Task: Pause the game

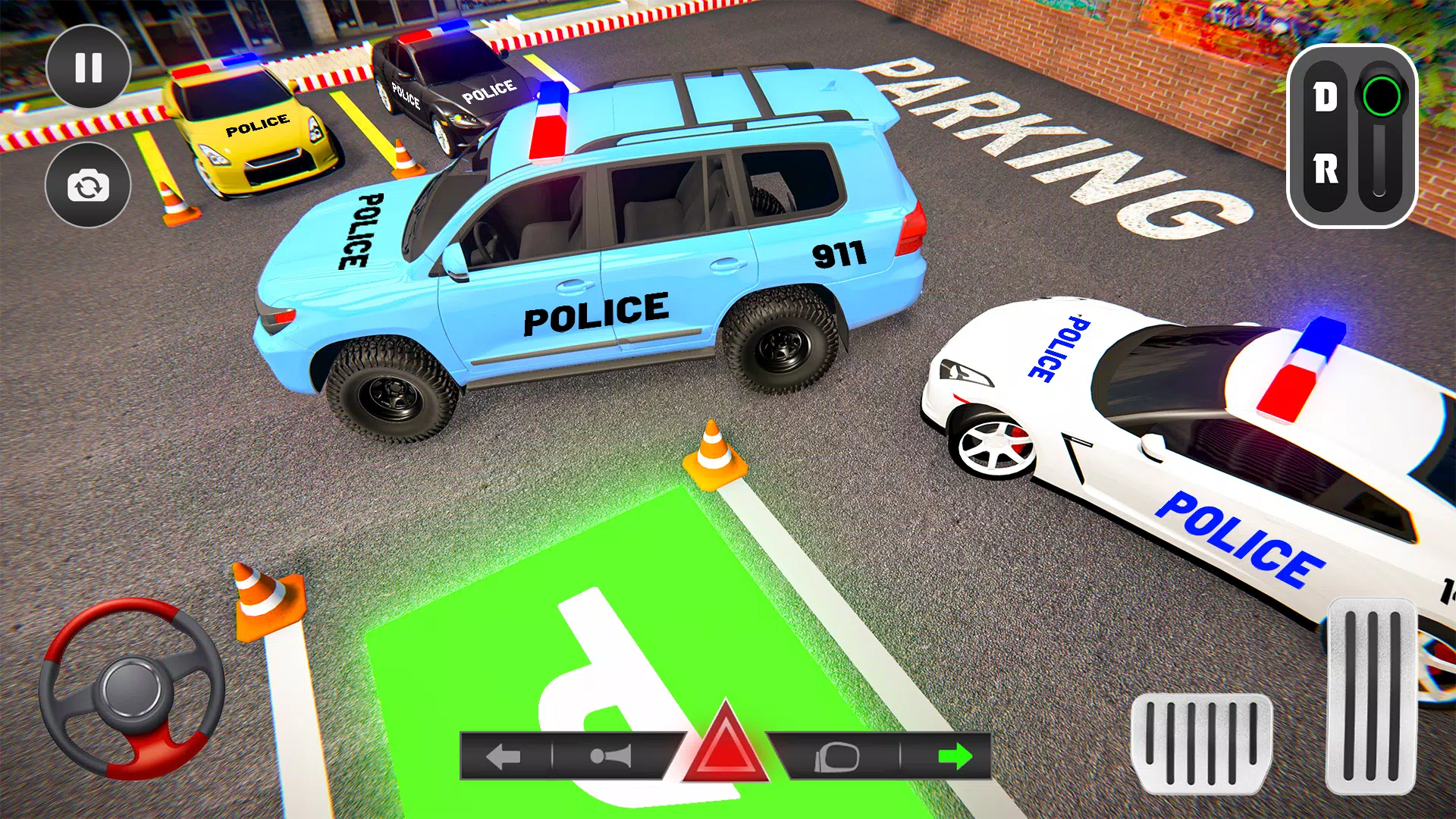Action: tap(89, 69)
